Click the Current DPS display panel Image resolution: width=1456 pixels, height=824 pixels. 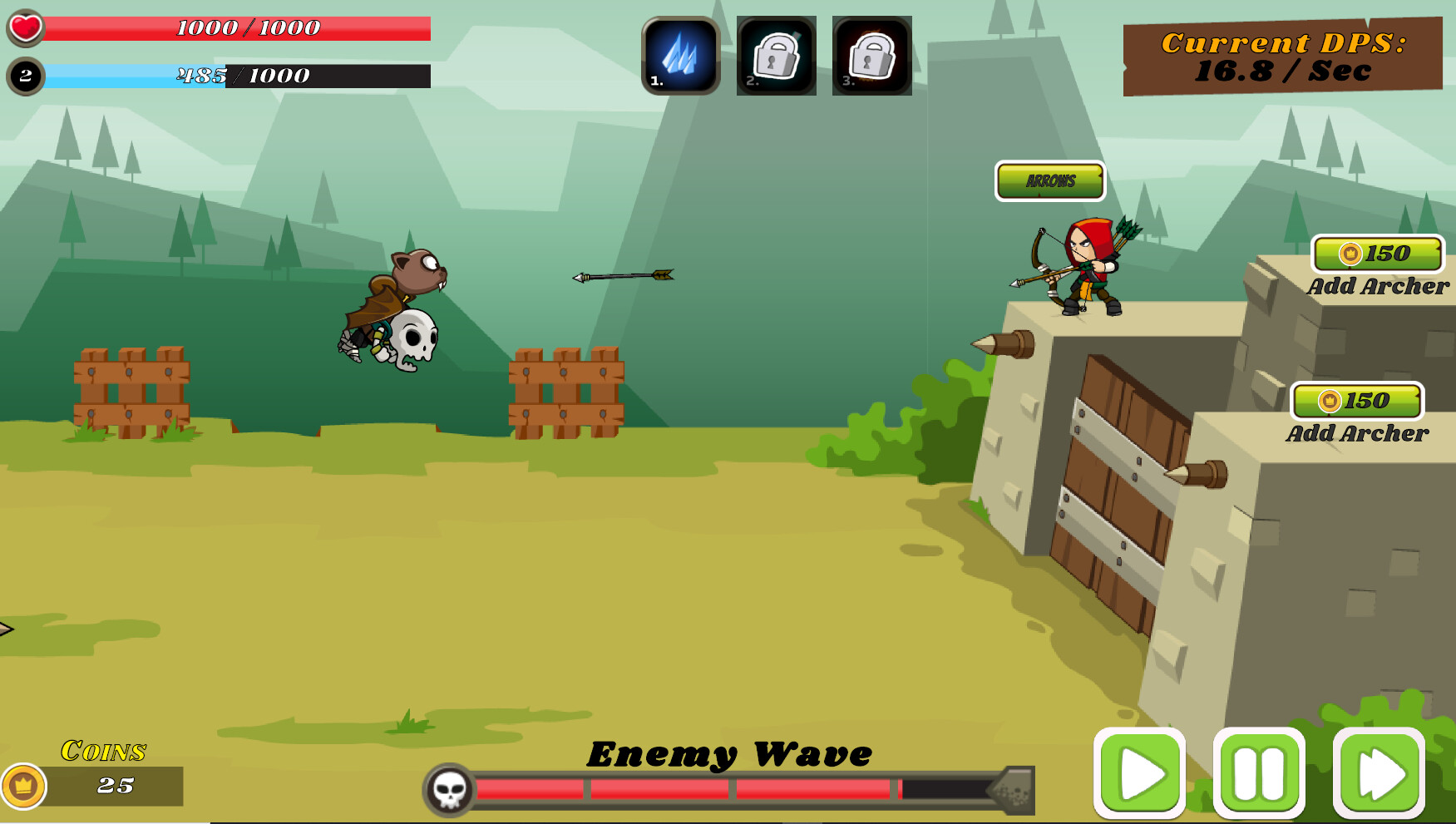[x=1285, y=56]
